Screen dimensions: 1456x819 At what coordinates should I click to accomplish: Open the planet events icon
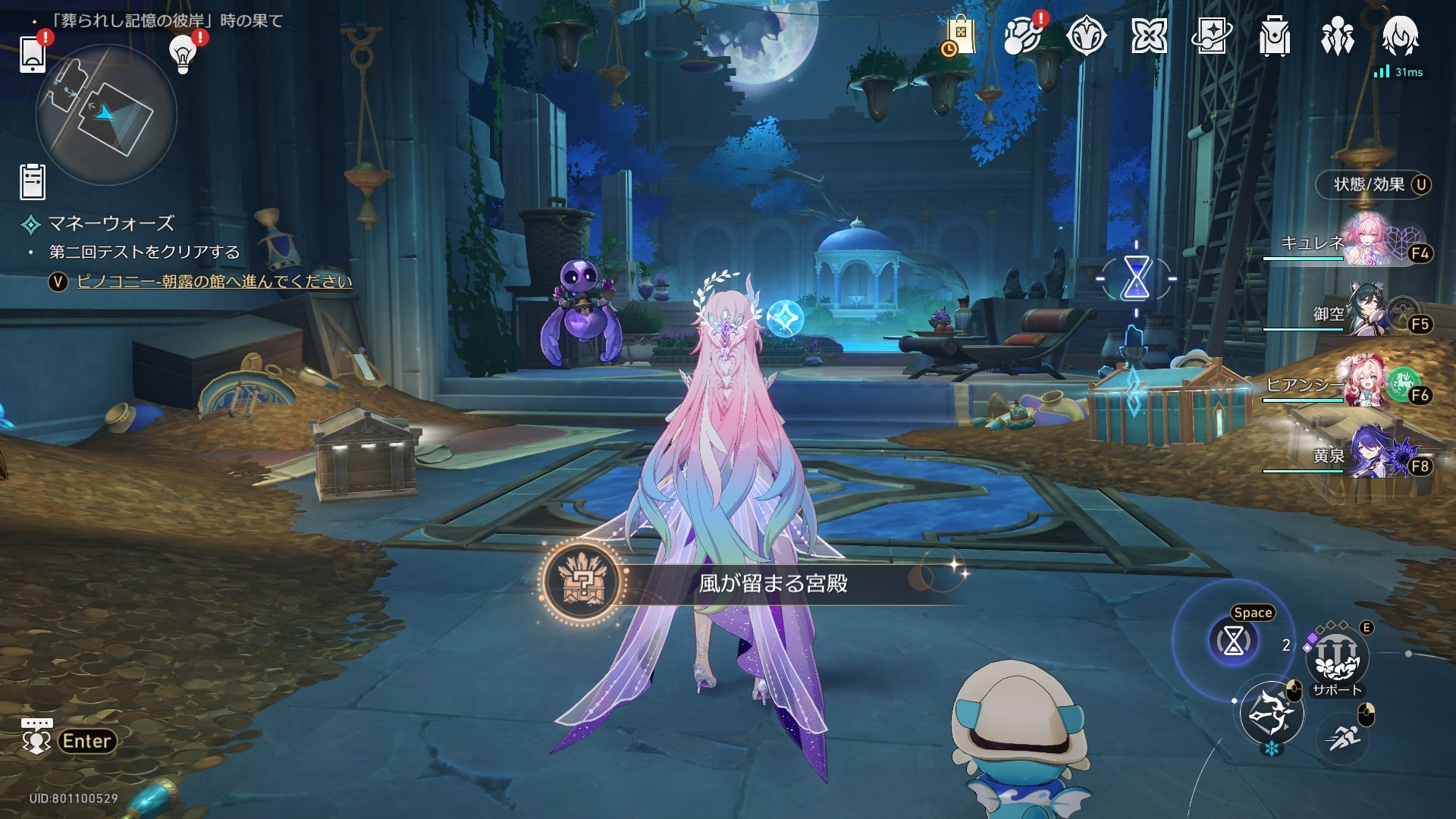[x=1023, y=36]
